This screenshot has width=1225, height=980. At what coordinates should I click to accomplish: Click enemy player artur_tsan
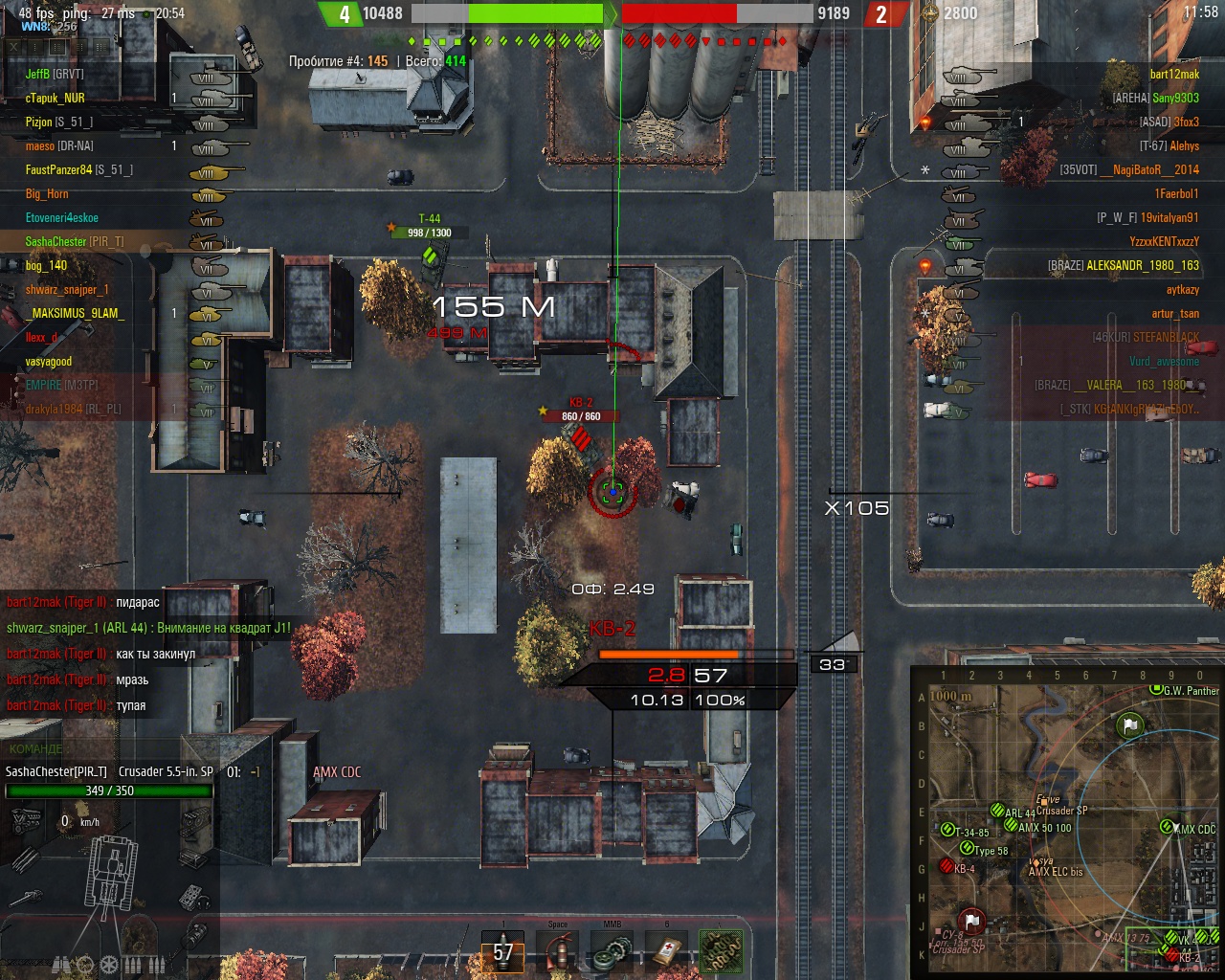tap(1175, 313)
